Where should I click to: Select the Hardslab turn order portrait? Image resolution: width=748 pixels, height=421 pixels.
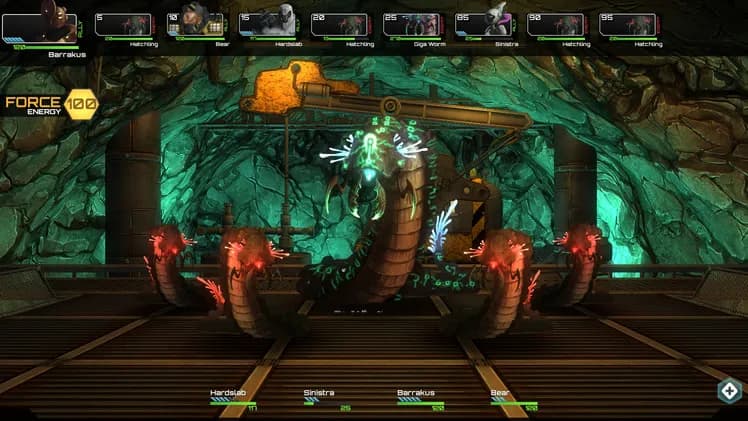(268, 24)
